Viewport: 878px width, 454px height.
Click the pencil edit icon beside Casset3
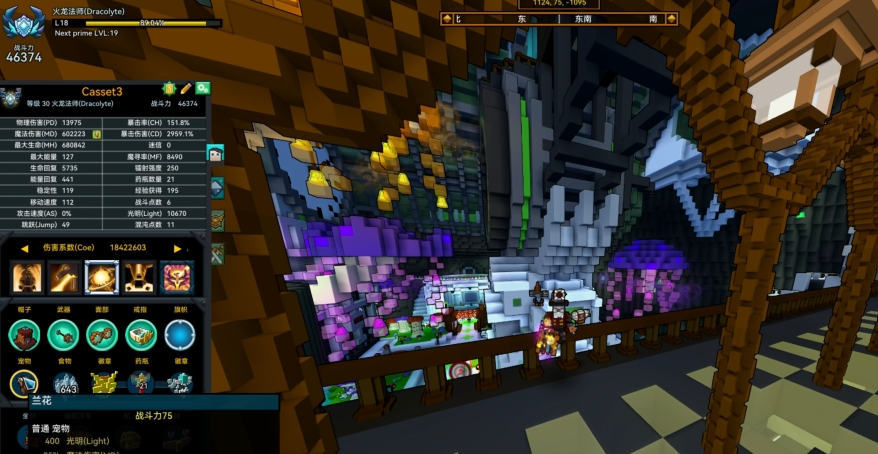[x=186, y=89]
